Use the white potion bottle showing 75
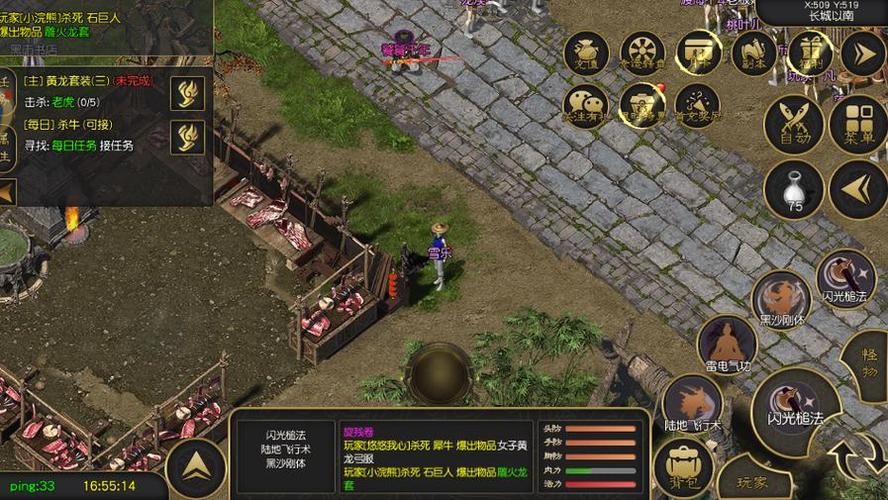Viewport: 888px width, 500px height. click(x=794, y=189)
